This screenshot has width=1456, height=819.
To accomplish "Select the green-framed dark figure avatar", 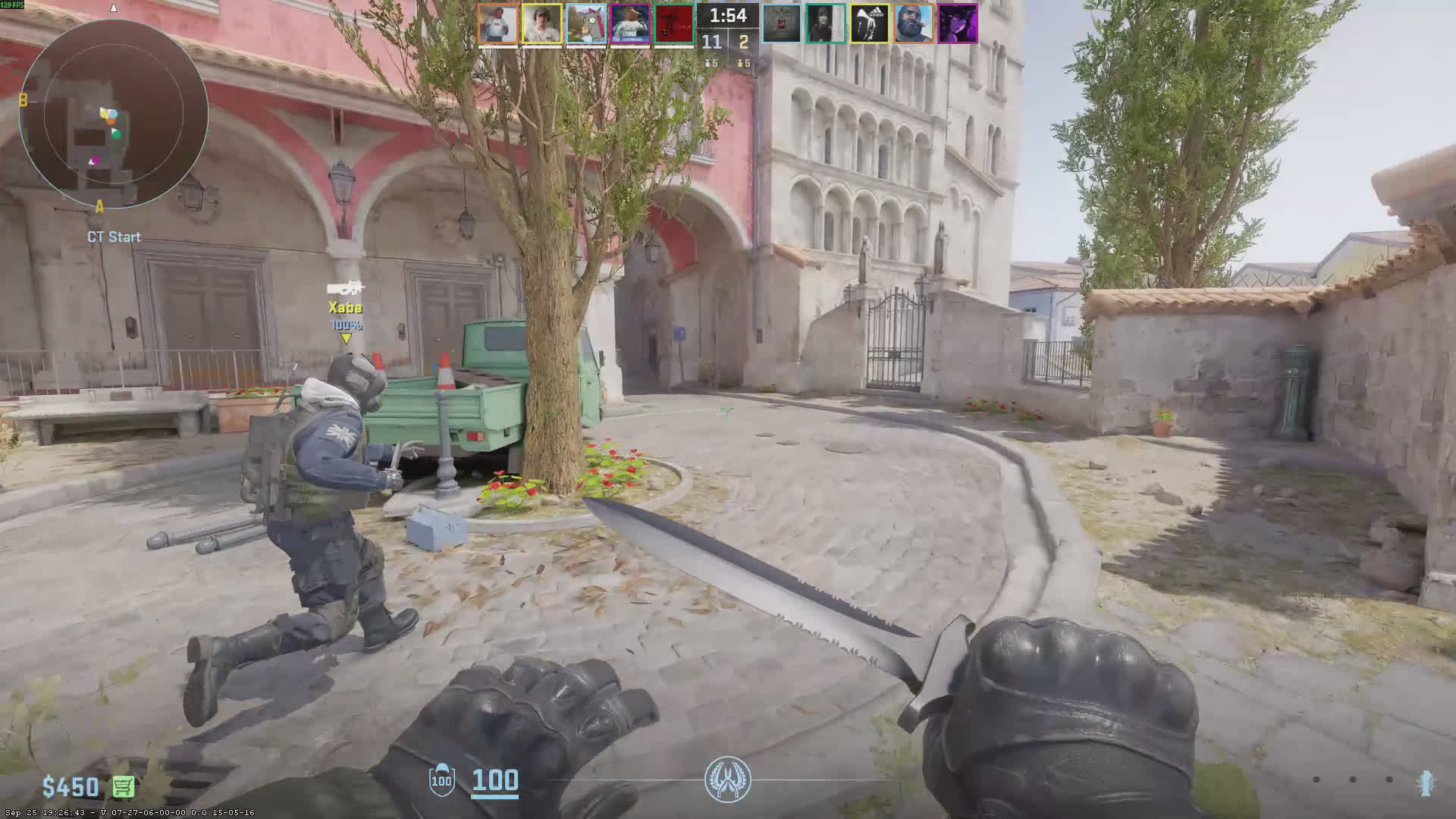I will [x=825, y=24].
